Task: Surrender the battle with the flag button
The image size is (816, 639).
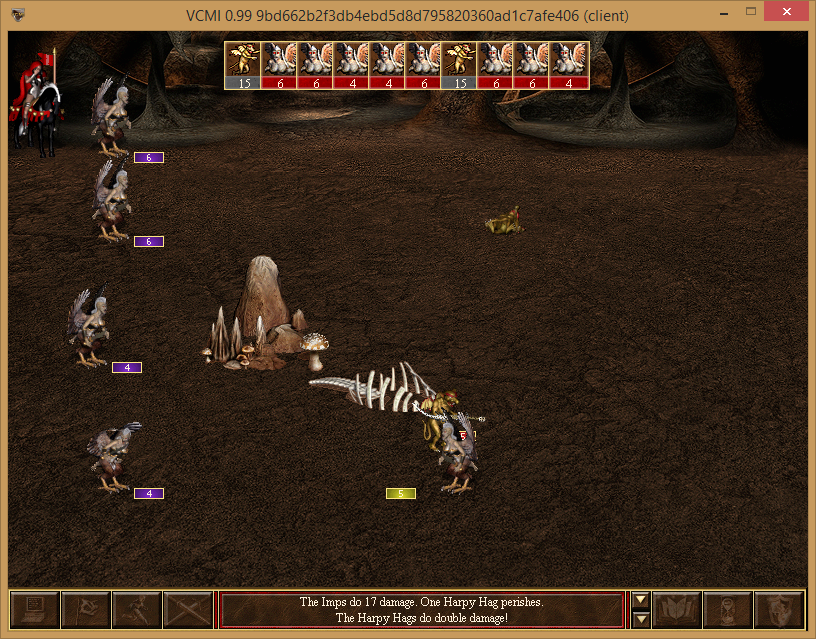Action: (86, 608)
